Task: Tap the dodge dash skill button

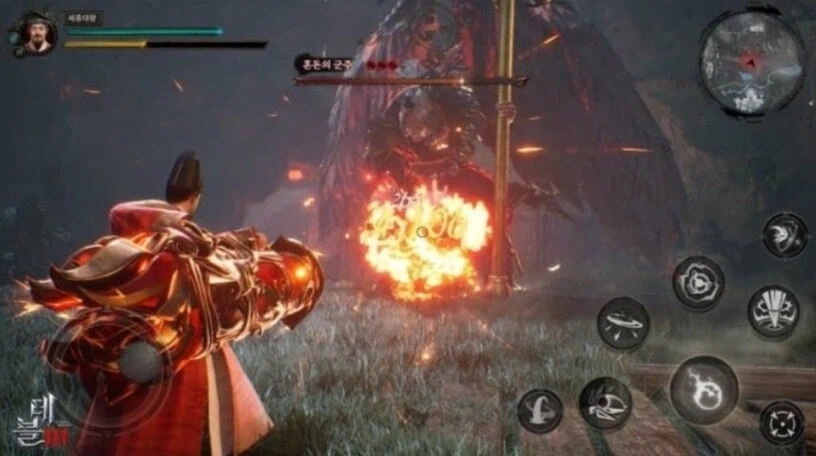Action: pyautogui.click(x=539, y=411)
